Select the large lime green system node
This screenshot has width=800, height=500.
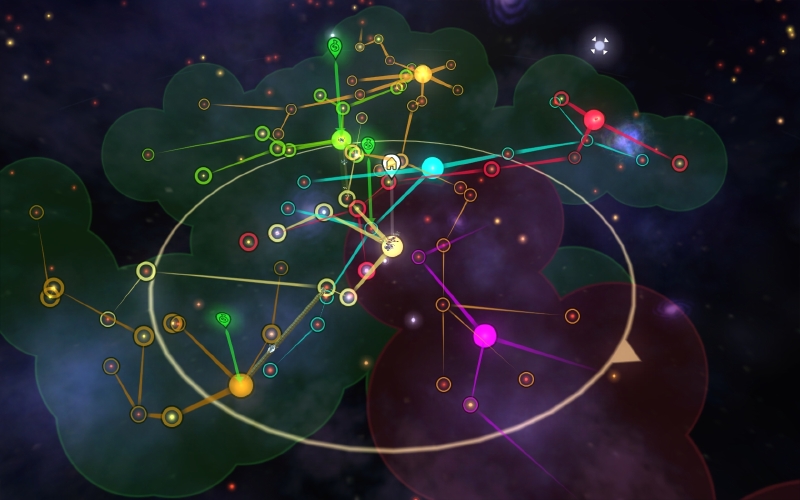coord(341,139)
